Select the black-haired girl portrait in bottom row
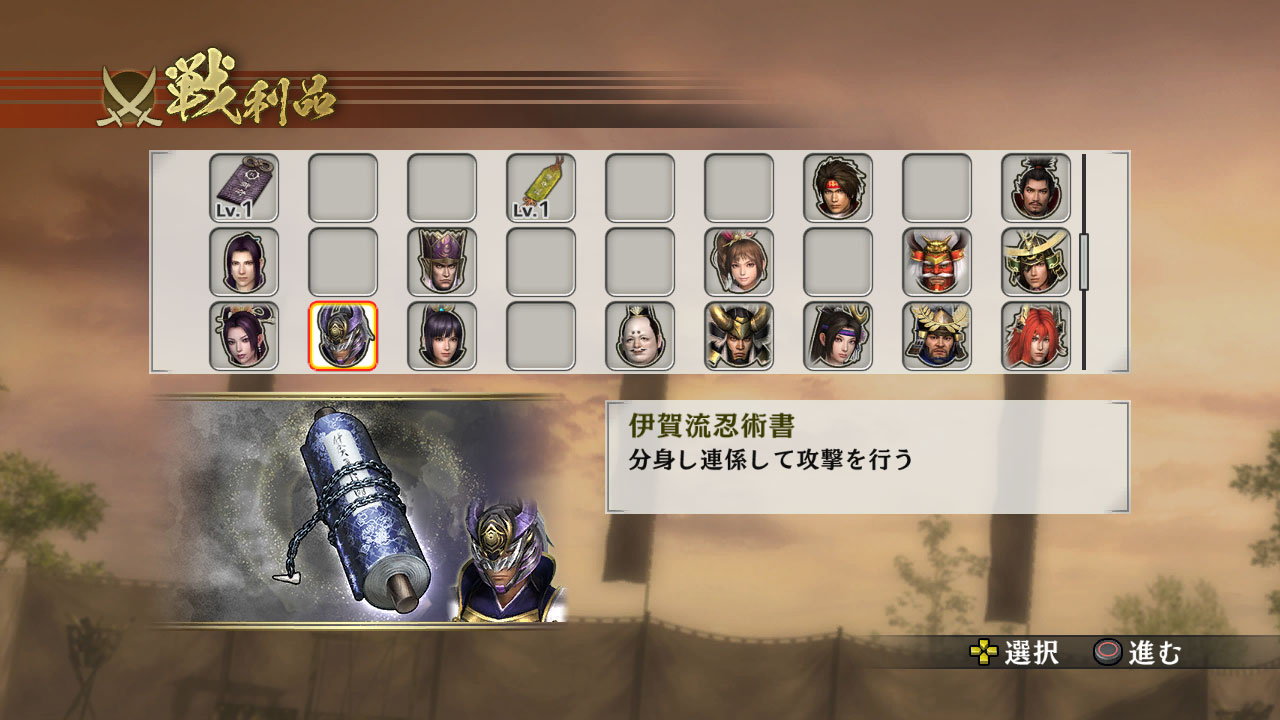This screenshot has width=1280, height=720. point(443,338)
